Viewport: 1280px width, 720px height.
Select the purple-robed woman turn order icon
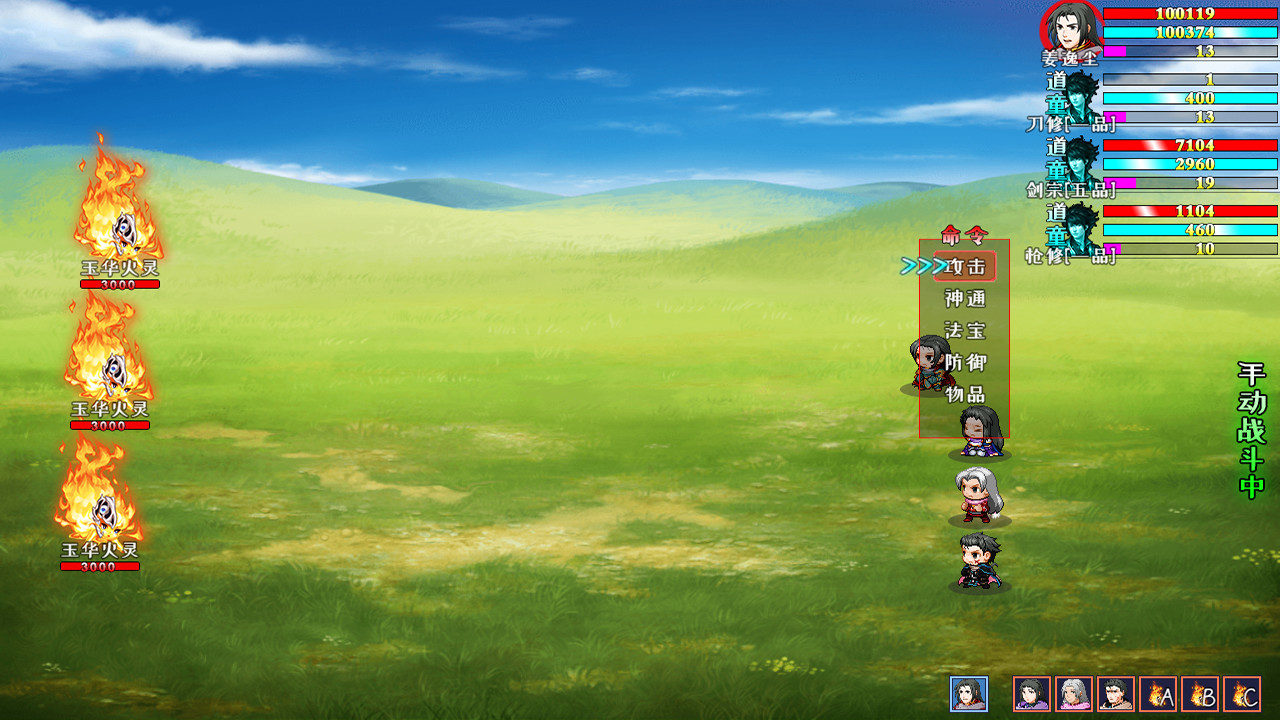click(x=1032, y=694)
